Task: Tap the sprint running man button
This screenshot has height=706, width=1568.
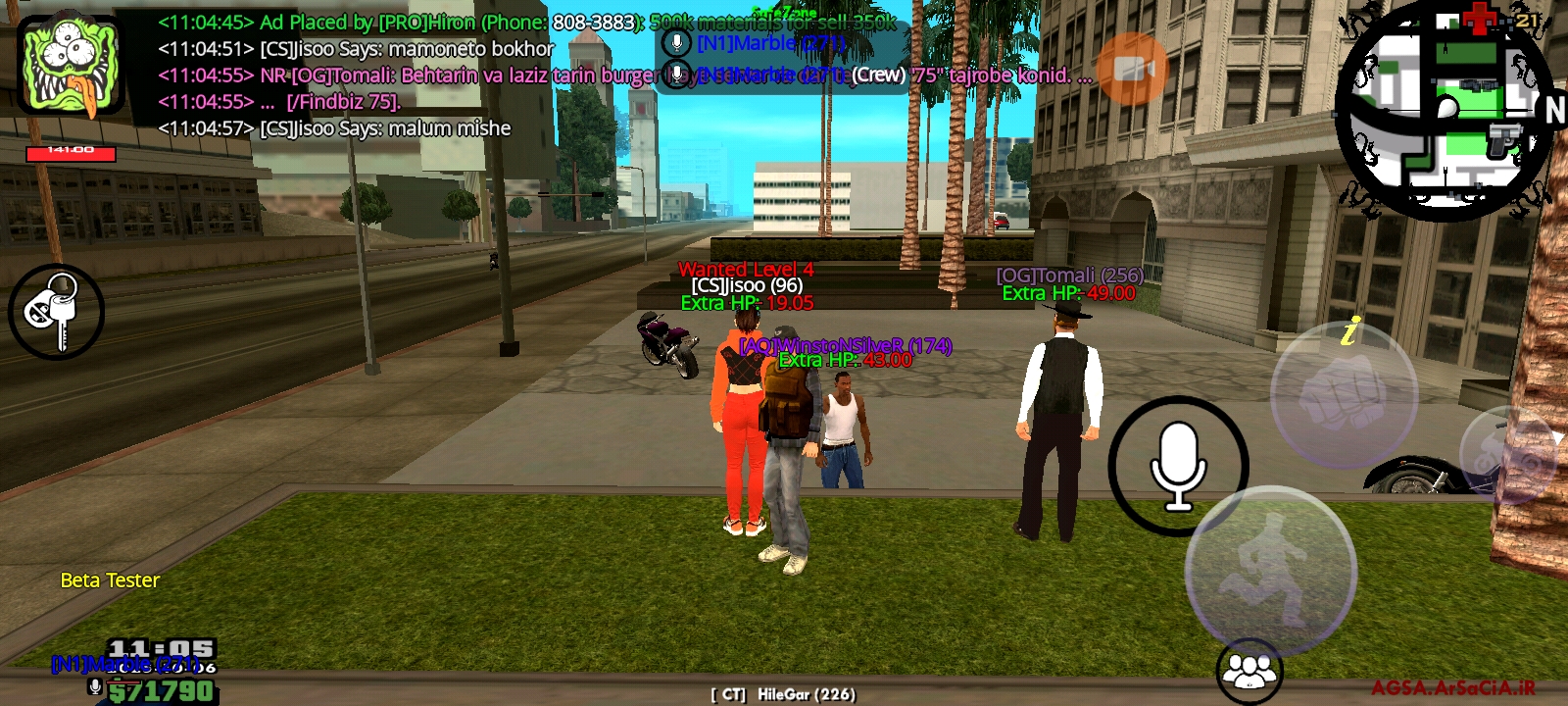Action: tap(1270, 571)
